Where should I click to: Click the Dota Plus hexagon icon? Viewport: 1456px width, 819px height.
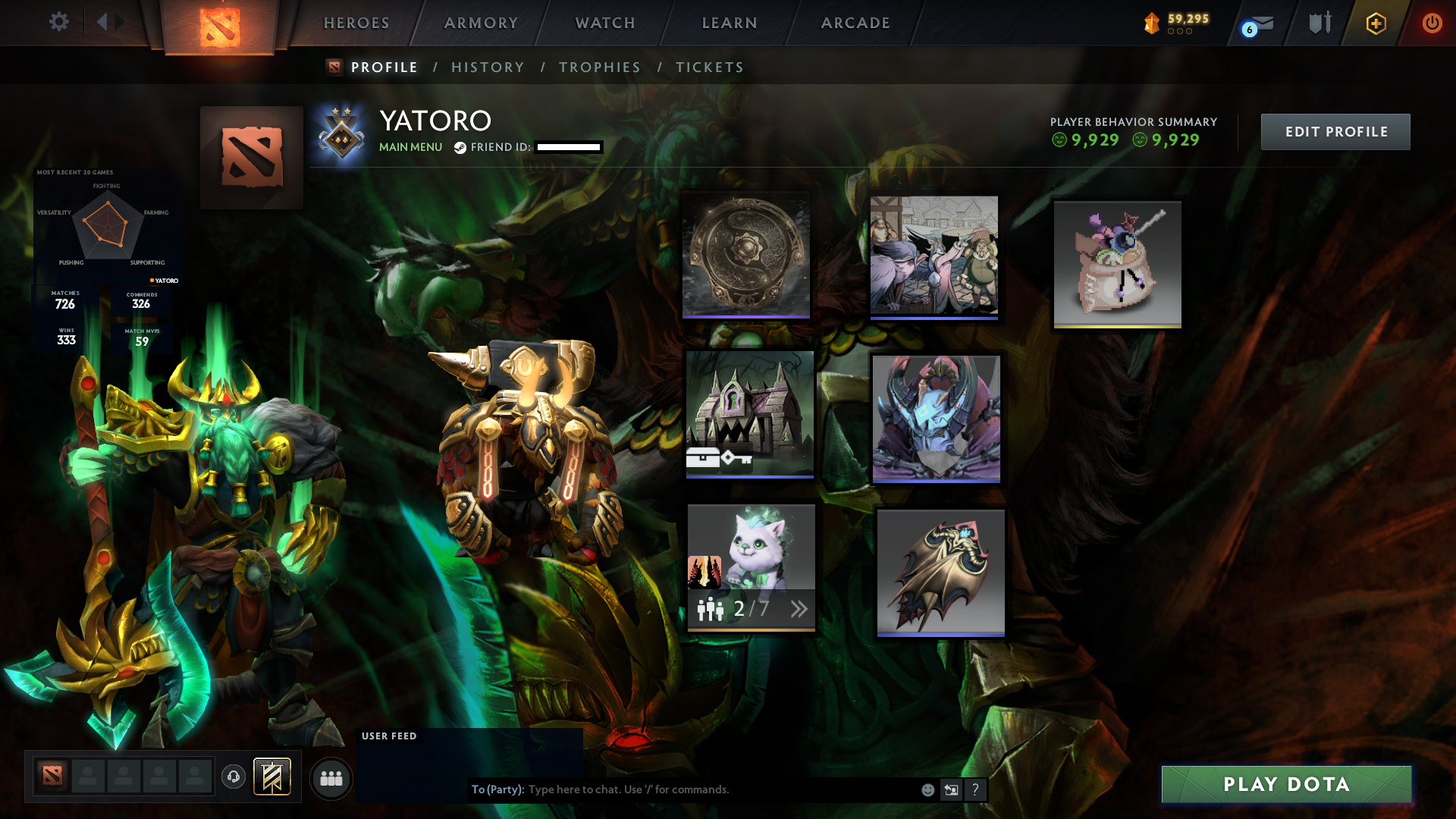(x=1376, y=23)
